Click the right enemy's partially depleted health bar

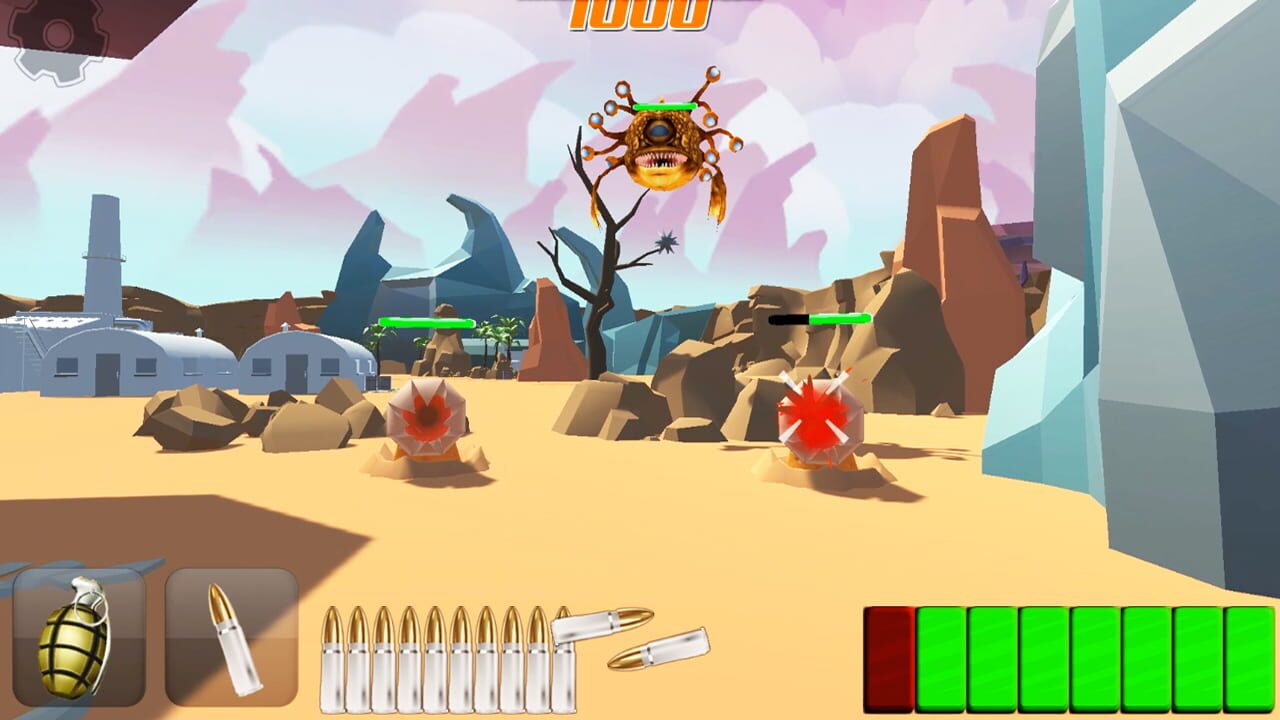pos(820,321)
